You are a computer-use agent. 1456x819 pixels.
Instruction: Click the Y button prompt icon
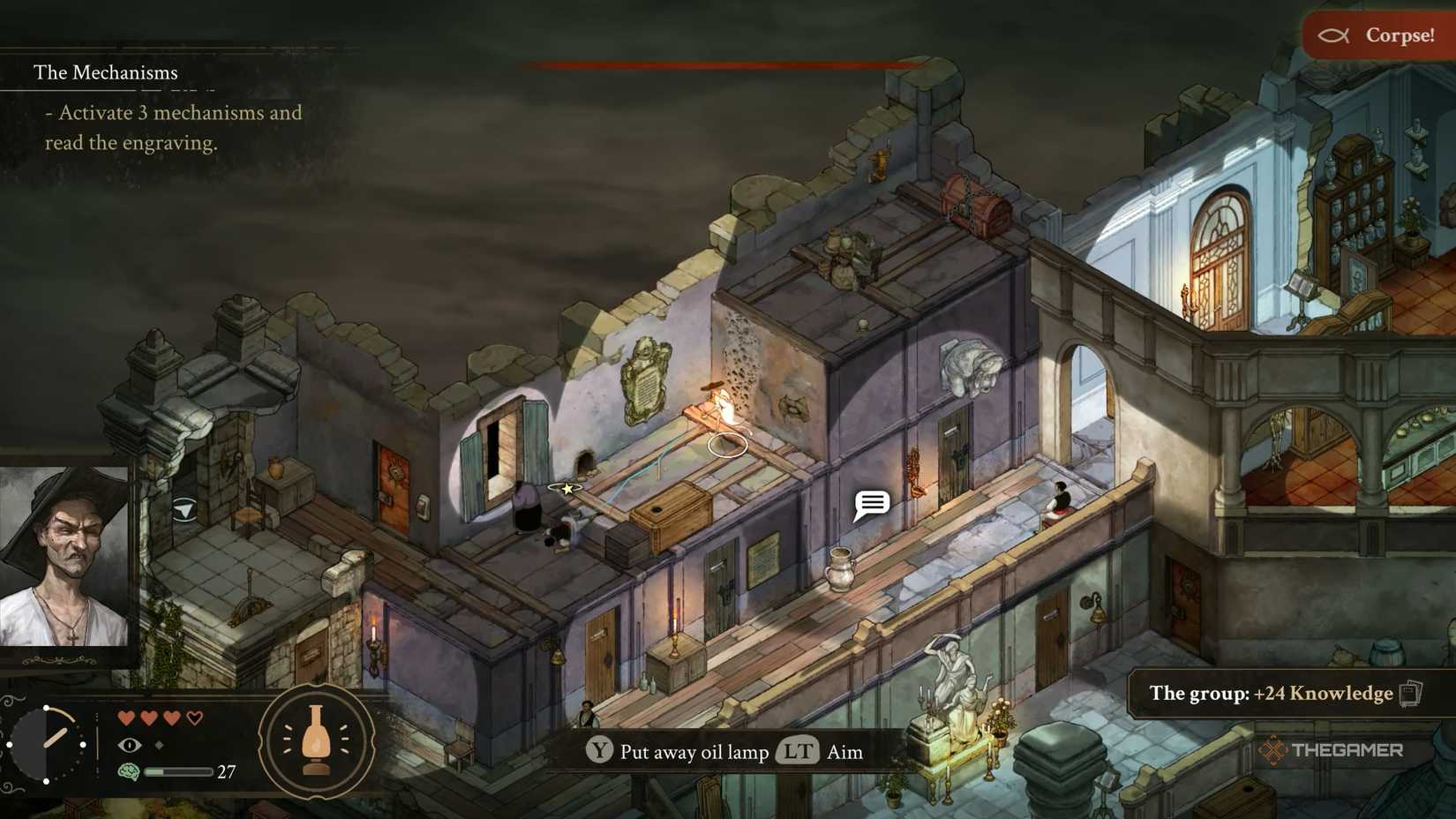tap(600, 752)
